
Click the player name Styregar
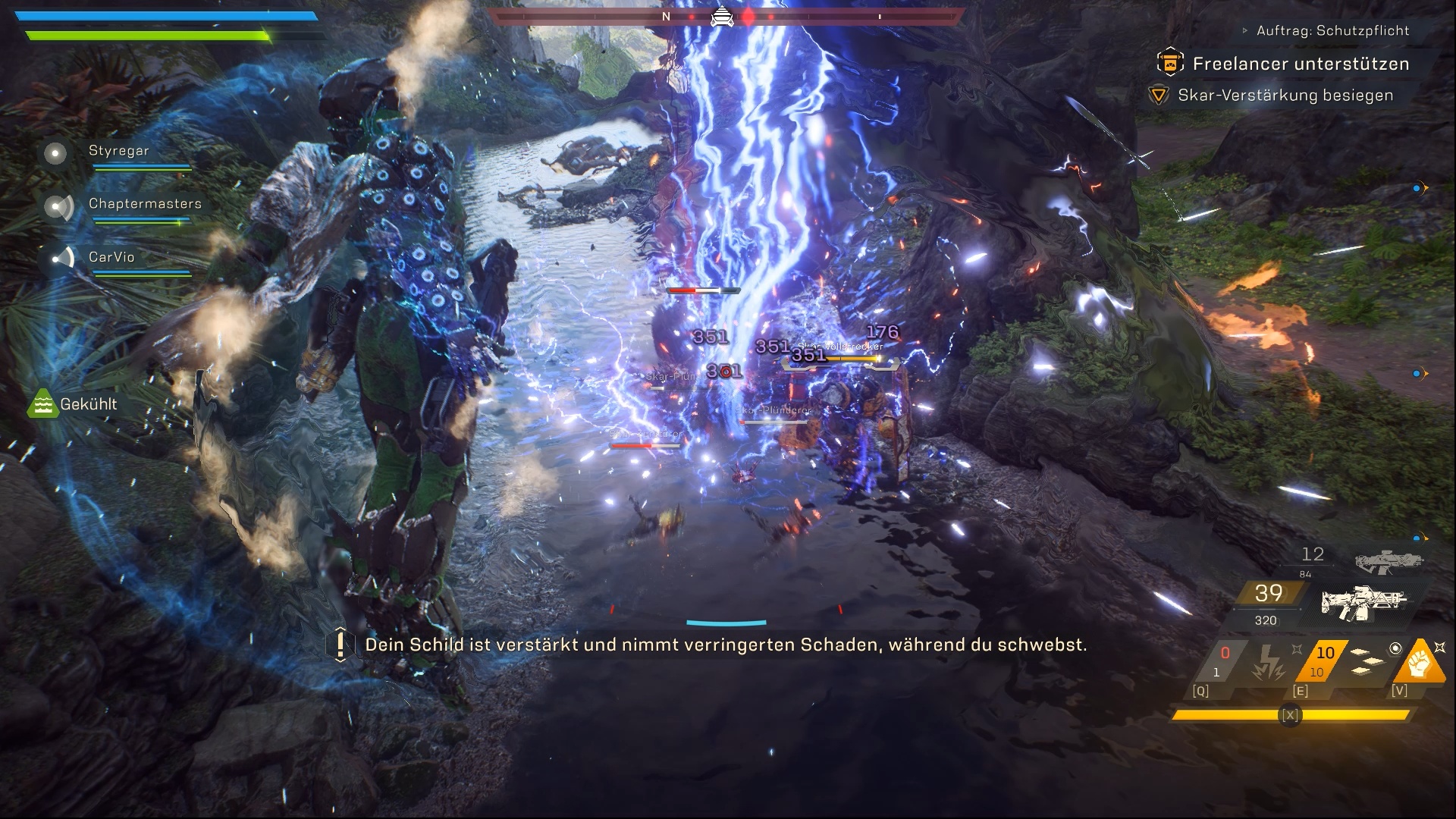pos(118,151)
